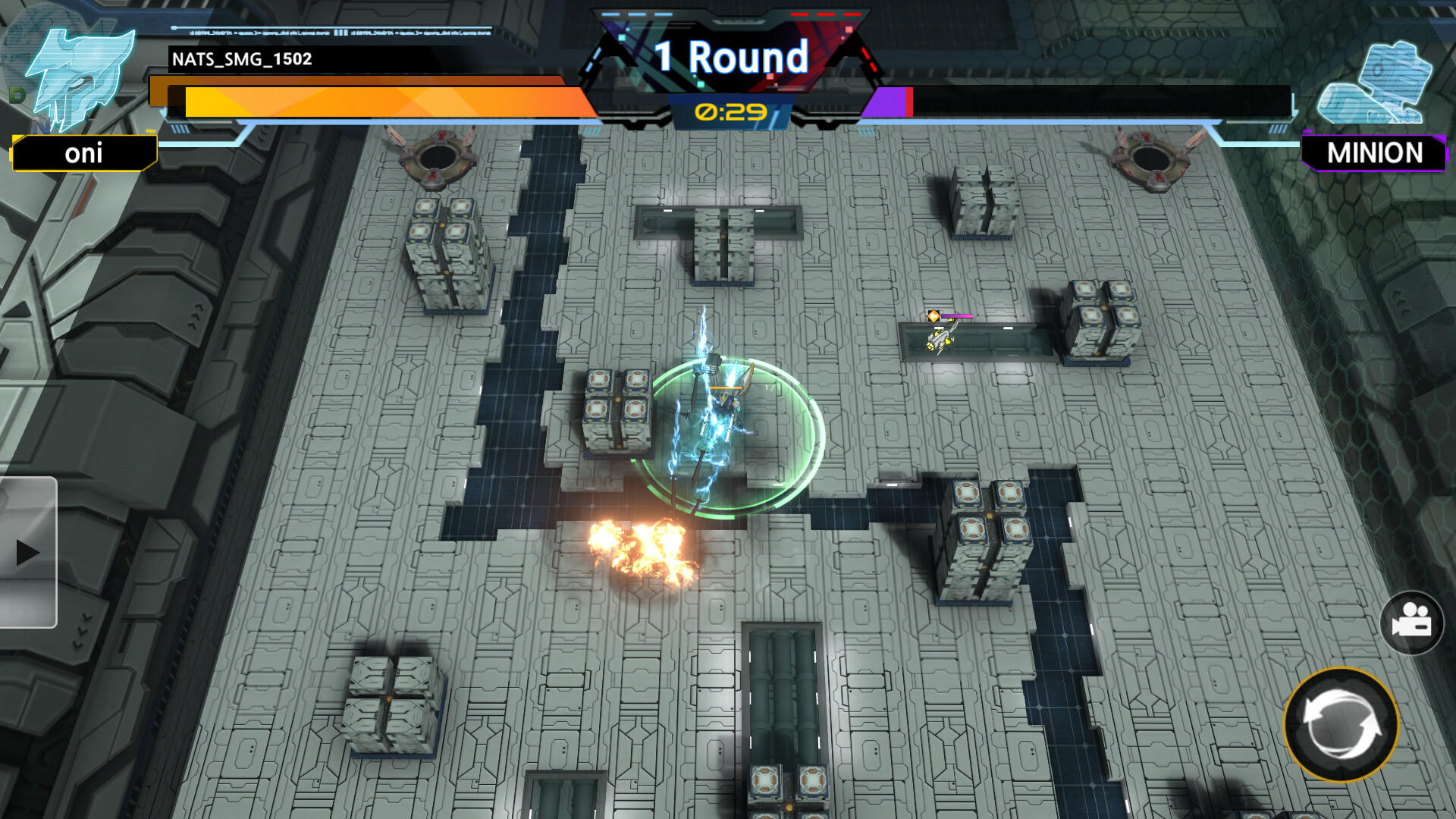
Task: Select the MINION name tab
Action: (1375, 154)
